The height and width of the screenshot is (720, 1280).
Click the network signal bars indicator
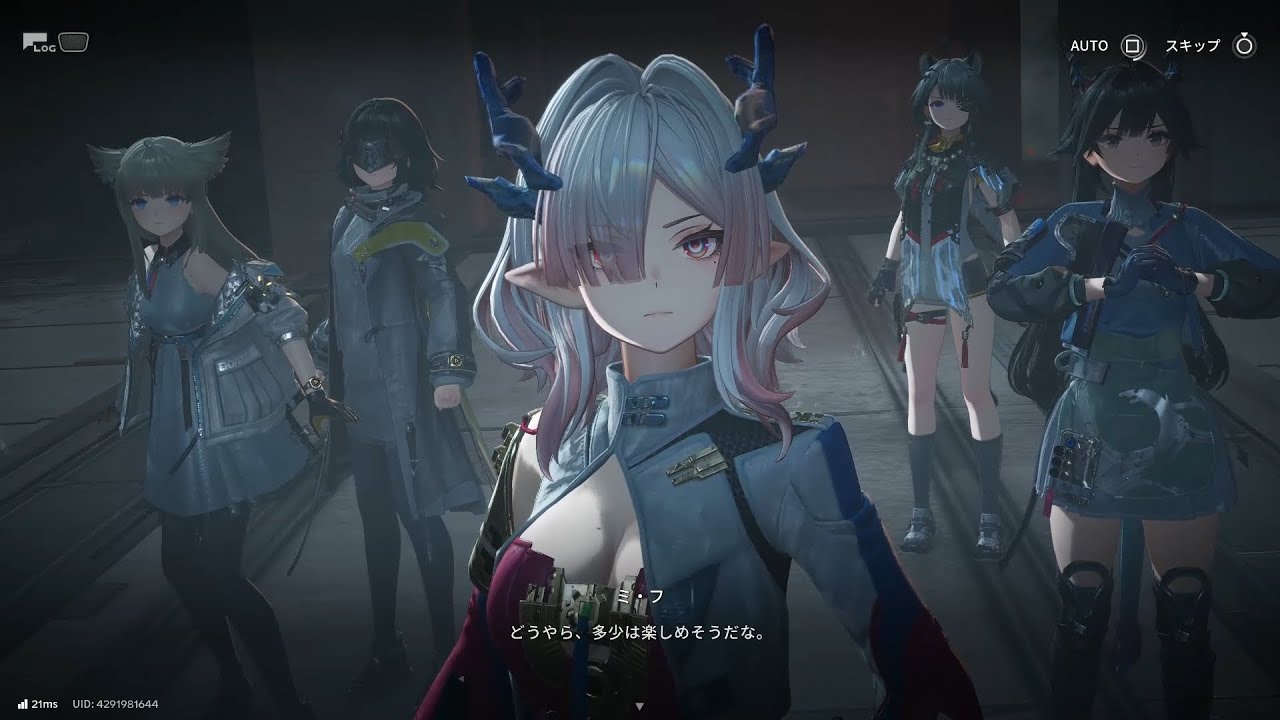pyautogui.click(x=22, y=704)
